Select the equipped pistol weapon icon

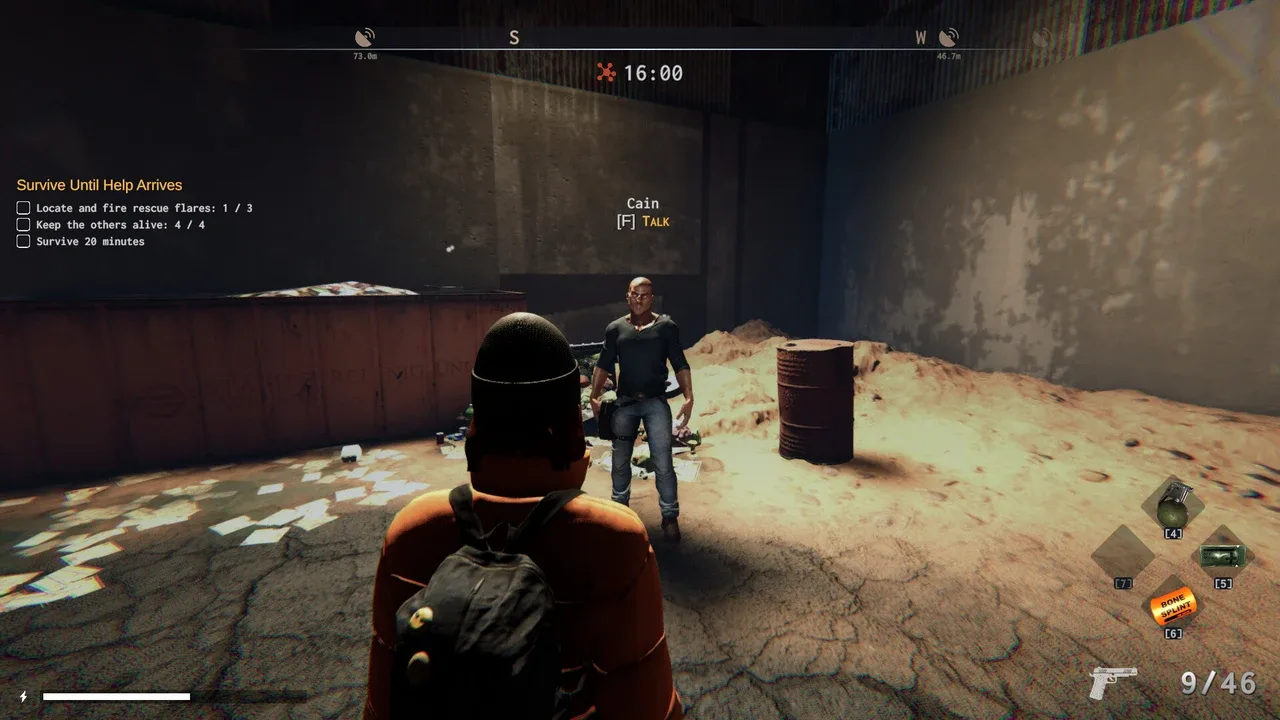[x=1113, y=683]
